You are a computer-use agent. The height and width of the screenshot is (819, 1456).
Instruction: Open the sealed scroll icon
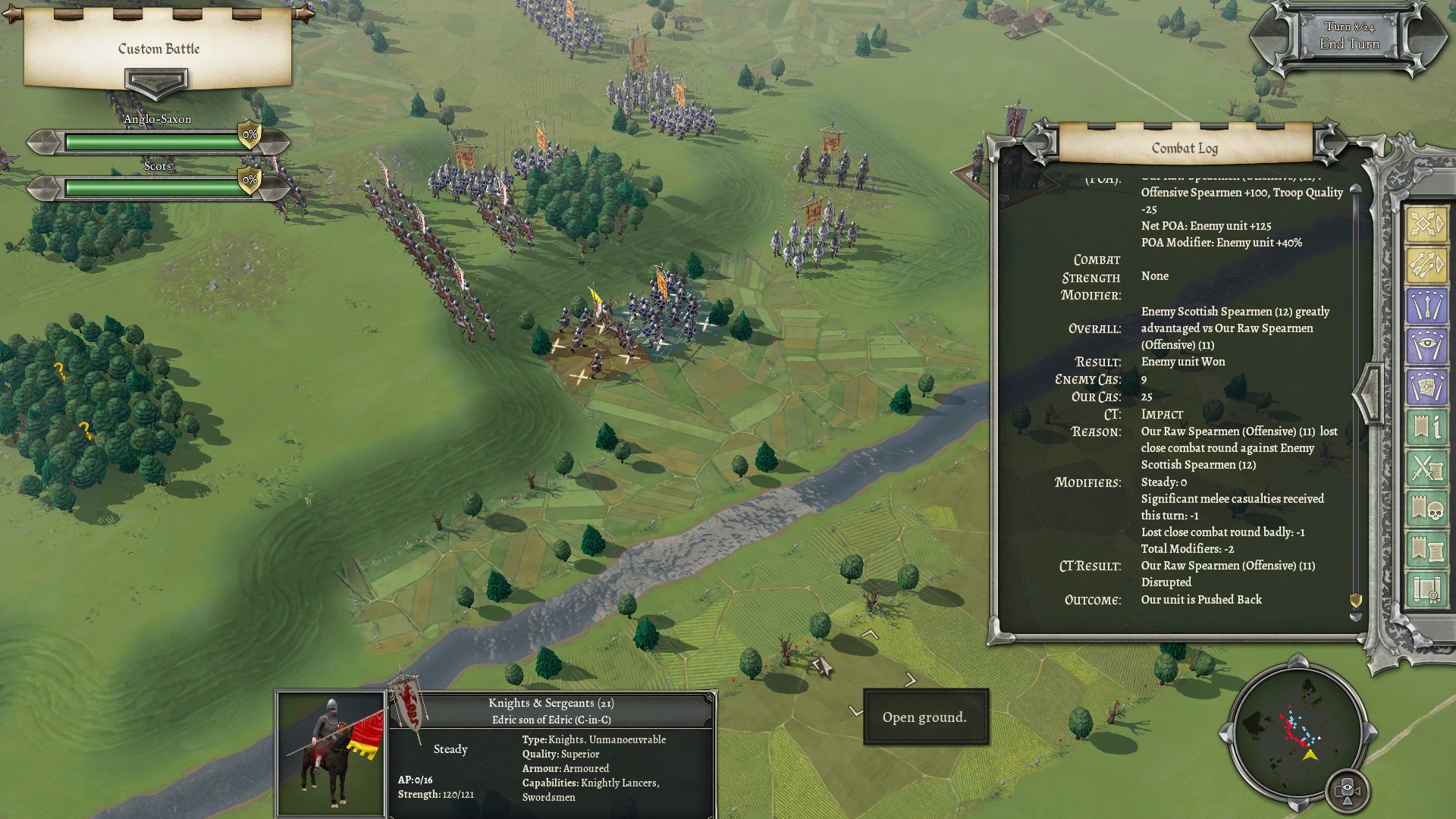(x=1426, y=589)
